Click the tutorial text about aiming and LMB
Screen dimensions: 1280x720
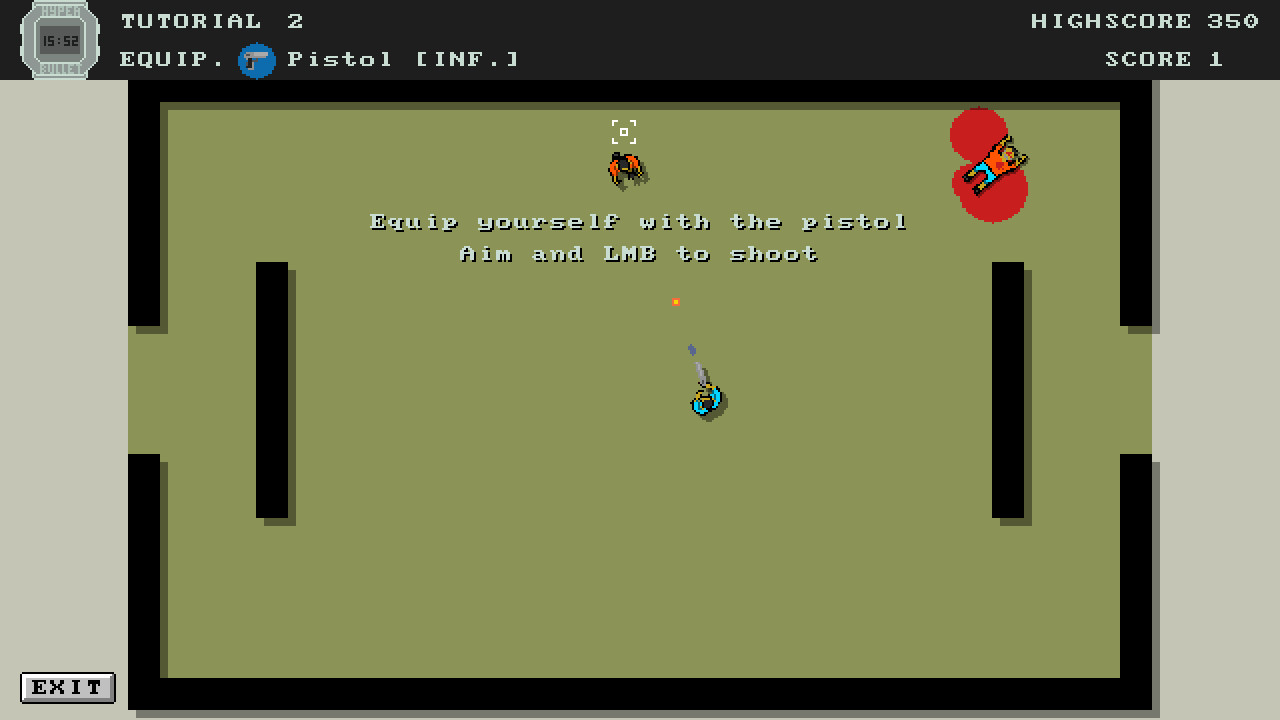click(640, 254)
